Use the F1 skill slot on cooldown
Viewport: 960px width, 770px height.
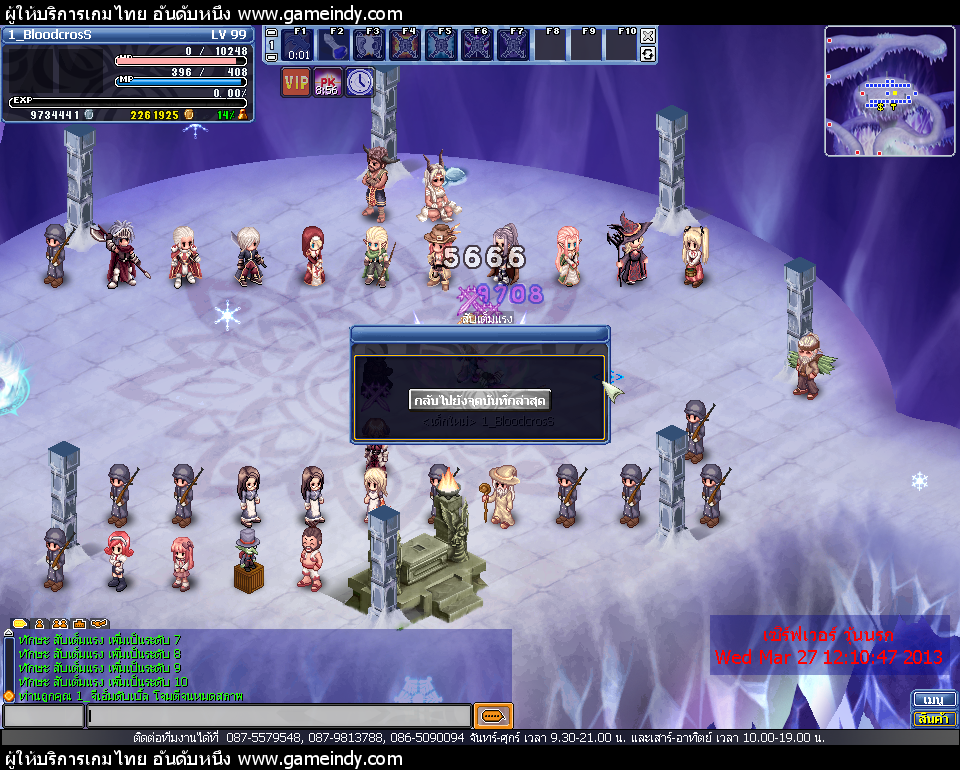(298, 46)
